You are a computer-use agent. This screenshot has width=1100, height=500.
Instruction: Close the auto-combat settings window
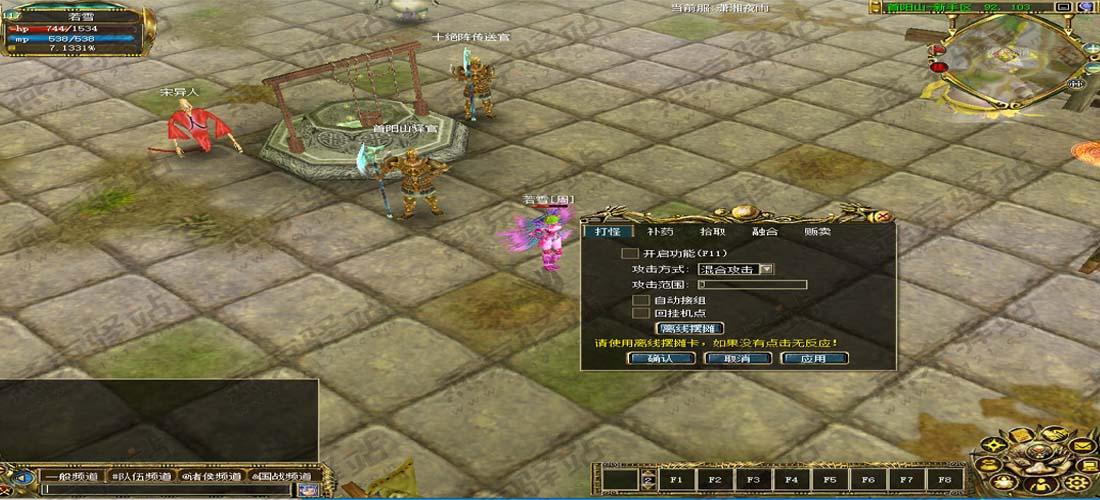pyautogui.click(x=883, y=216)
